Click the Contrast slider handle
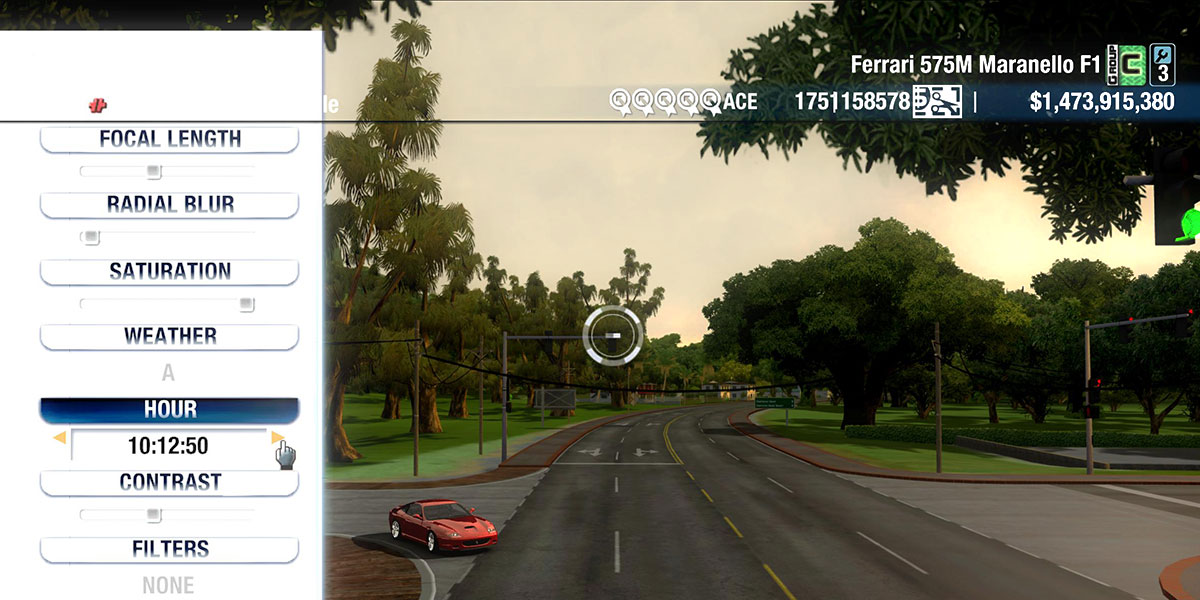Image resolution: width=1200 pixels, height=600 pixels. click(153, 515)
